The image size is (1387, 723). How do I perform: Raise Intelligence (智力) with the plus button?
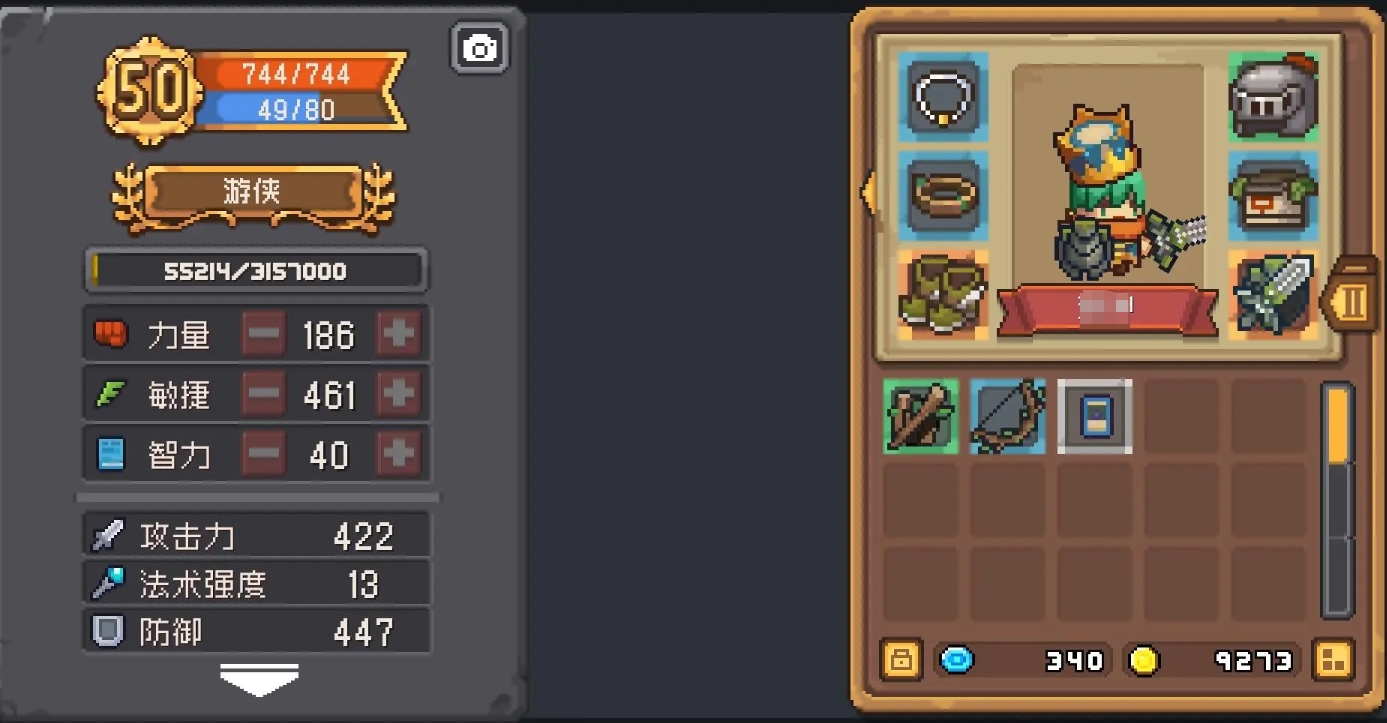point(399,455)
